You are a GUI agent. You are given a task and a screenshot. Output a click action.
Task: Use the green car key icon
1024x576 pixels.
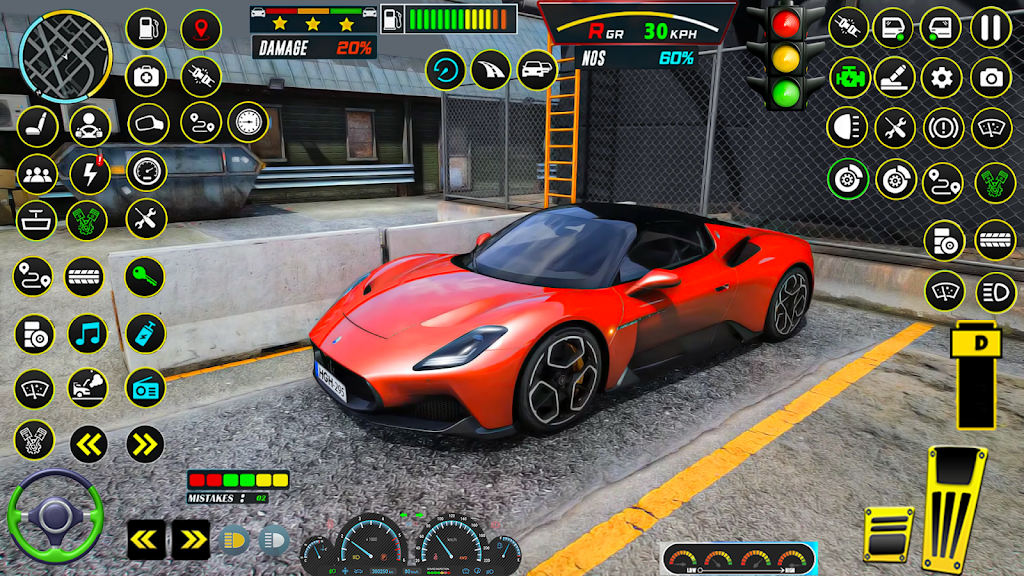click(x=146, y=276)
